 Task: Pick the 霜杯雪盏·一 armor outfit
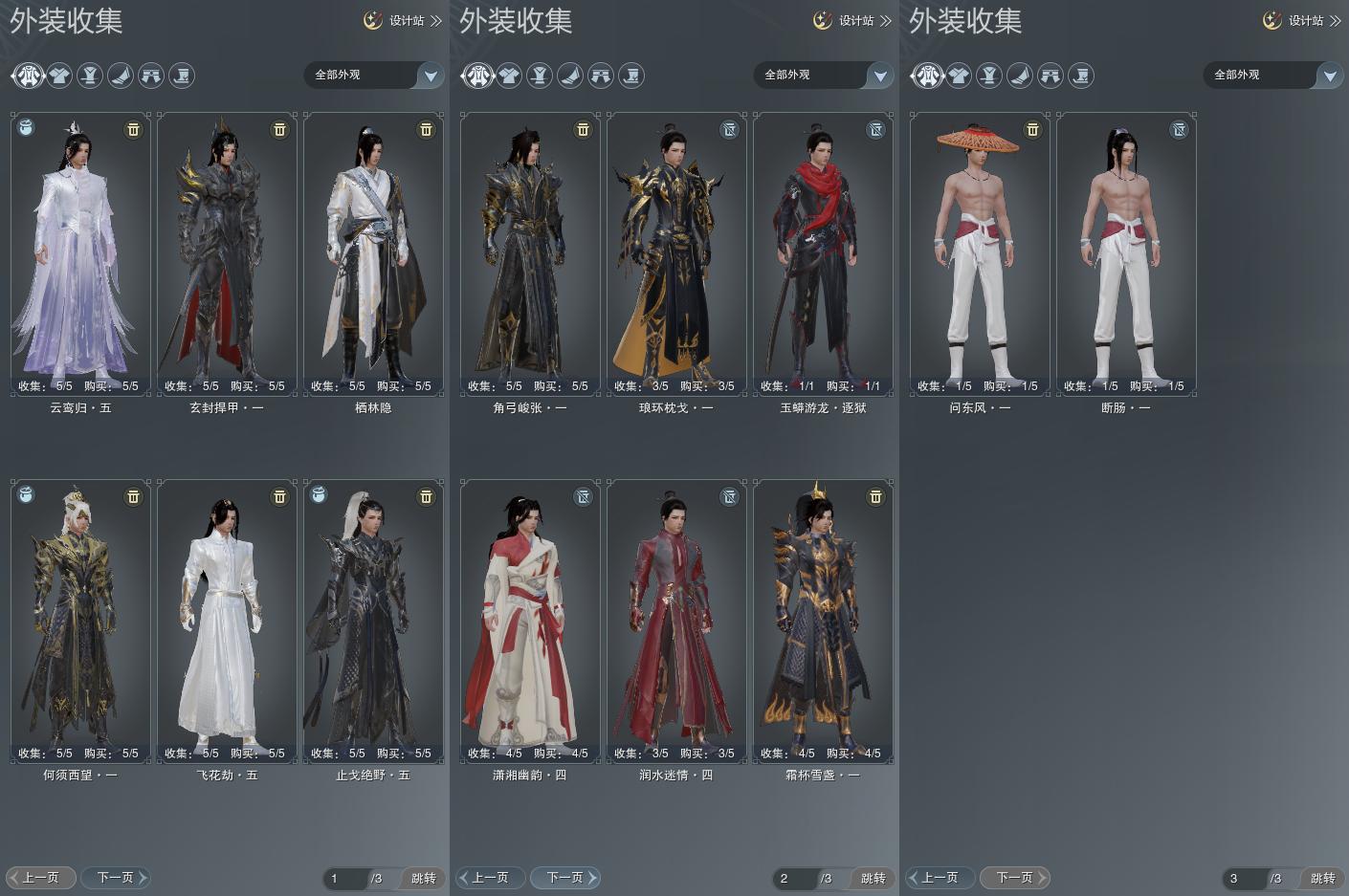823,621
